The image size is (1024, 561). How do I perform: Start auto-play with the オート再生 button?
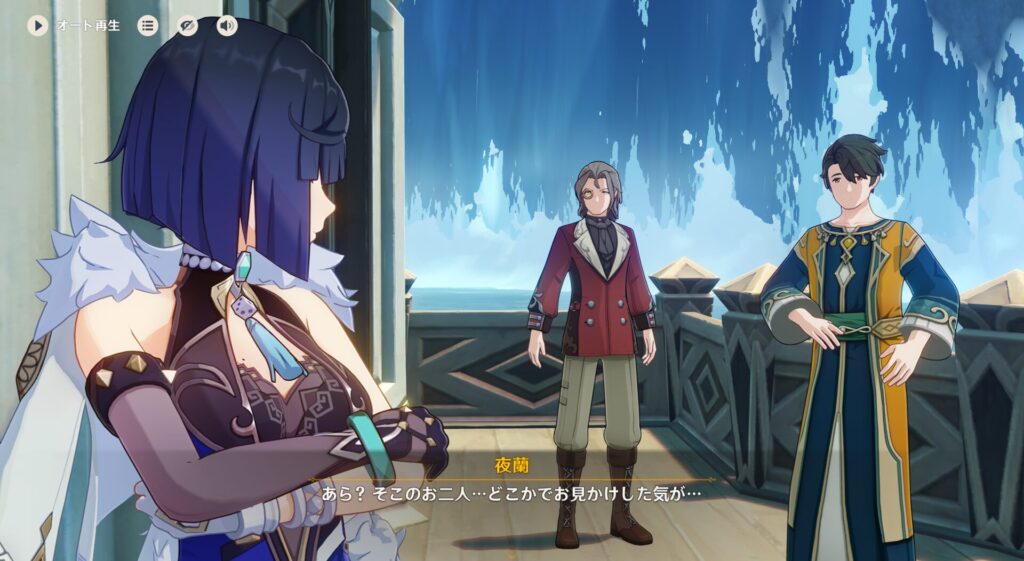[38, 26]
